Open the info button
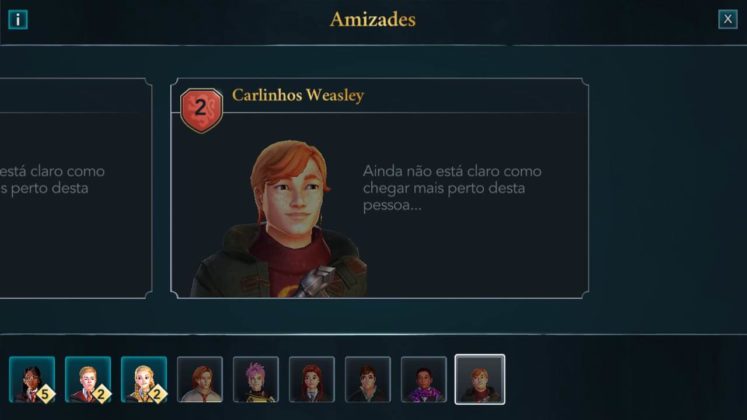Image resolution: width=747 pixels, height=420 pixels. pos(18,19)
